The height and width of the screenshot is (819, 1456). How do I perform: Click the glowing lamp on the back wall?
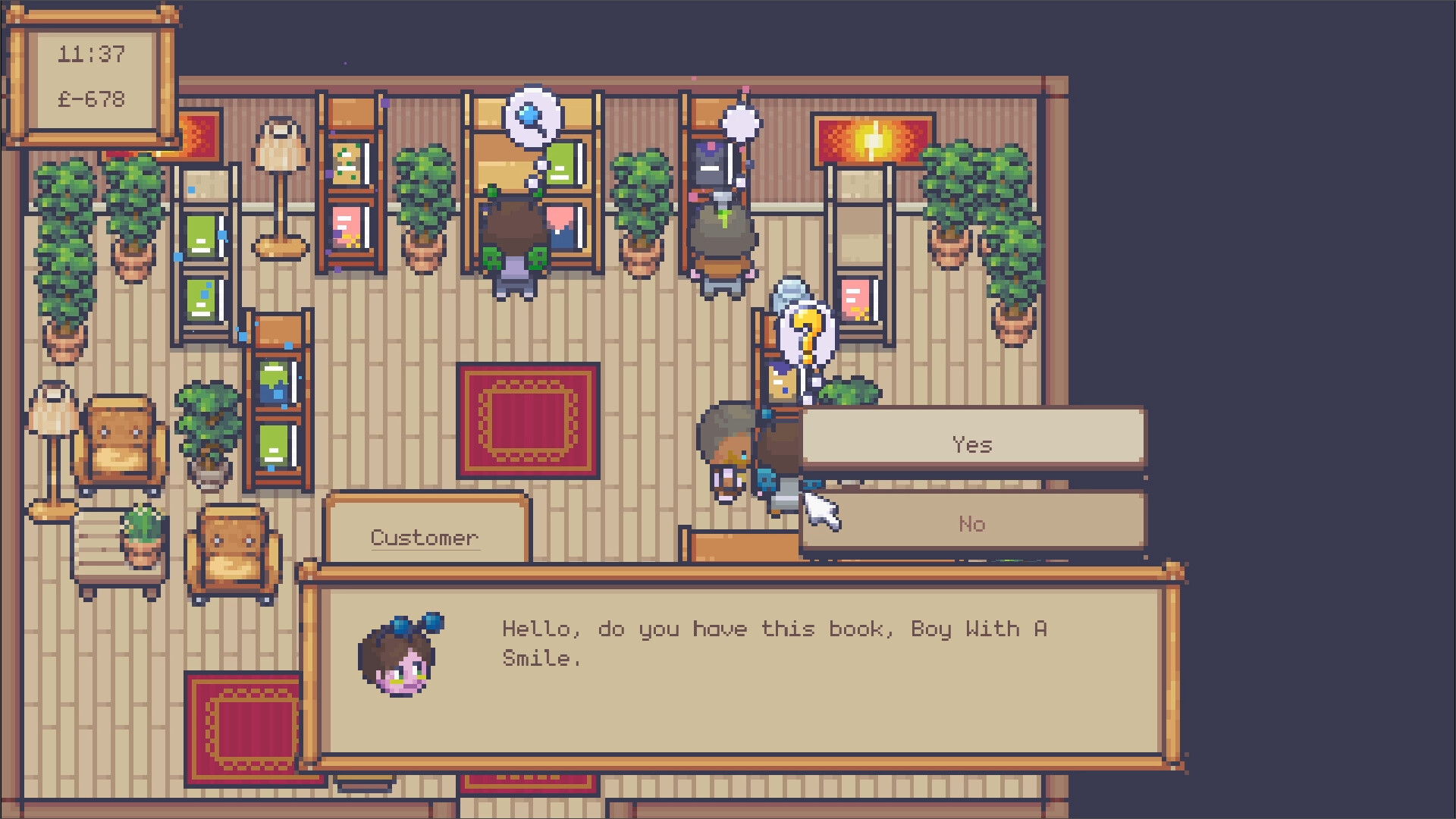(873, 141)
